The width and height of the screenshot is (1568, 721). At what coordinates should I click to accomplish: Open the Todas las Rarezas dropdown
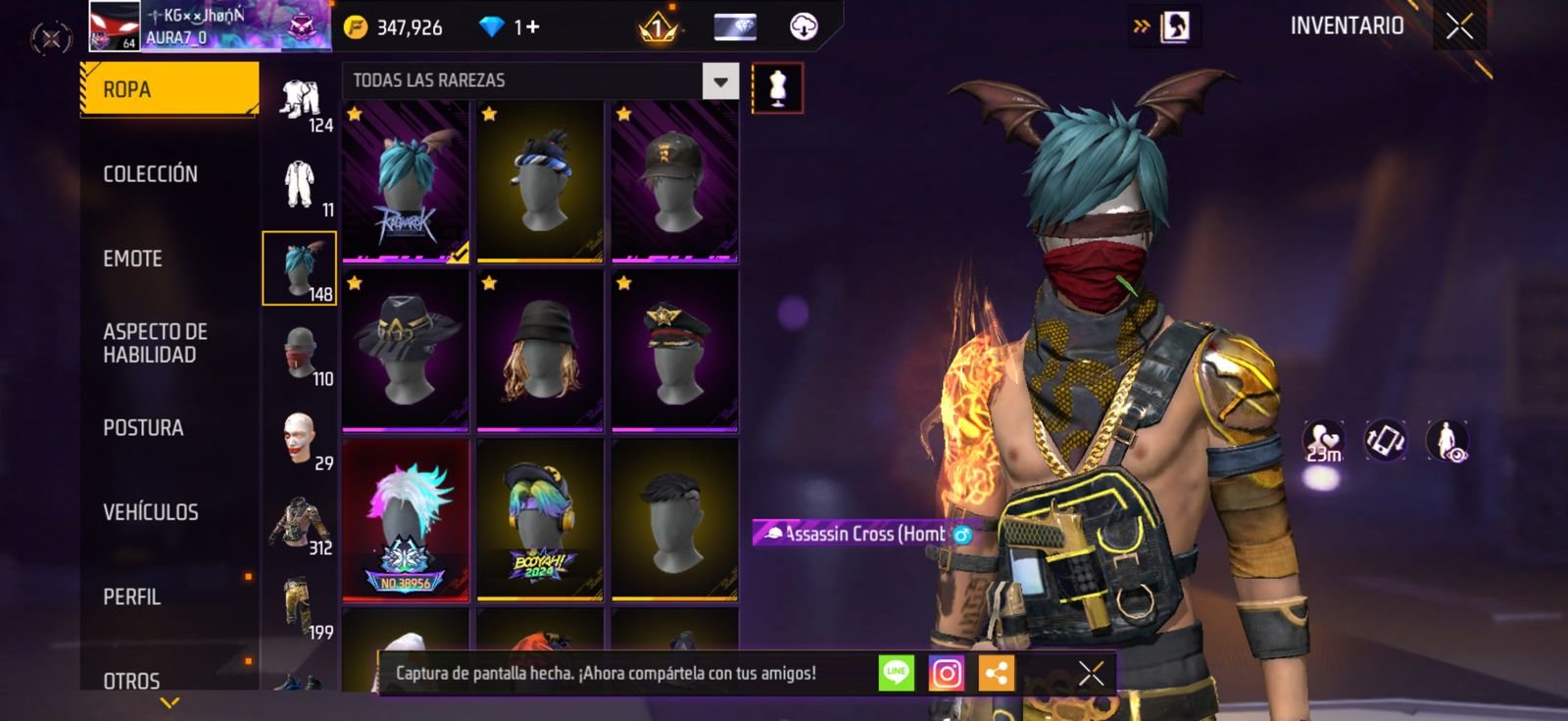point(720,81)
